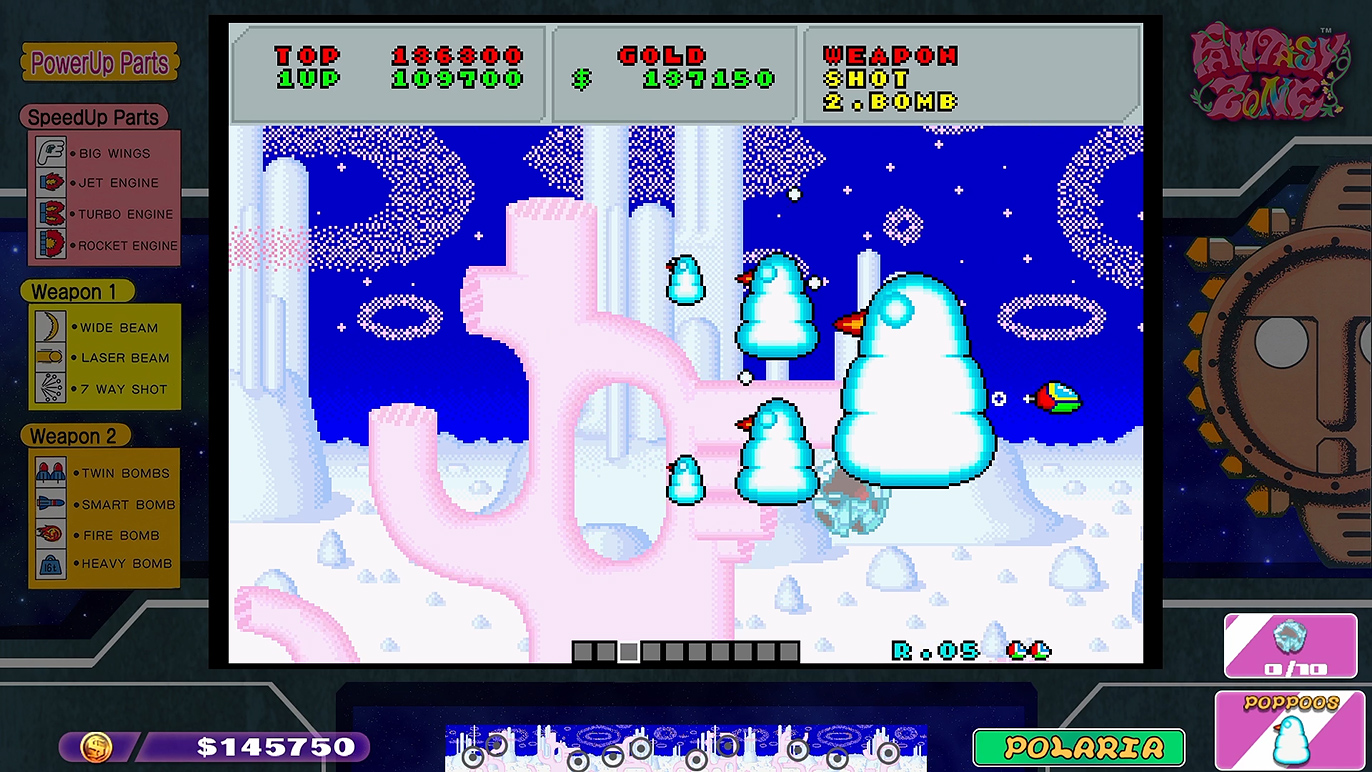The image size is (1372, 772).
Task: Open the Poppoos enemy panel
Action: [x=1291, y=730]
